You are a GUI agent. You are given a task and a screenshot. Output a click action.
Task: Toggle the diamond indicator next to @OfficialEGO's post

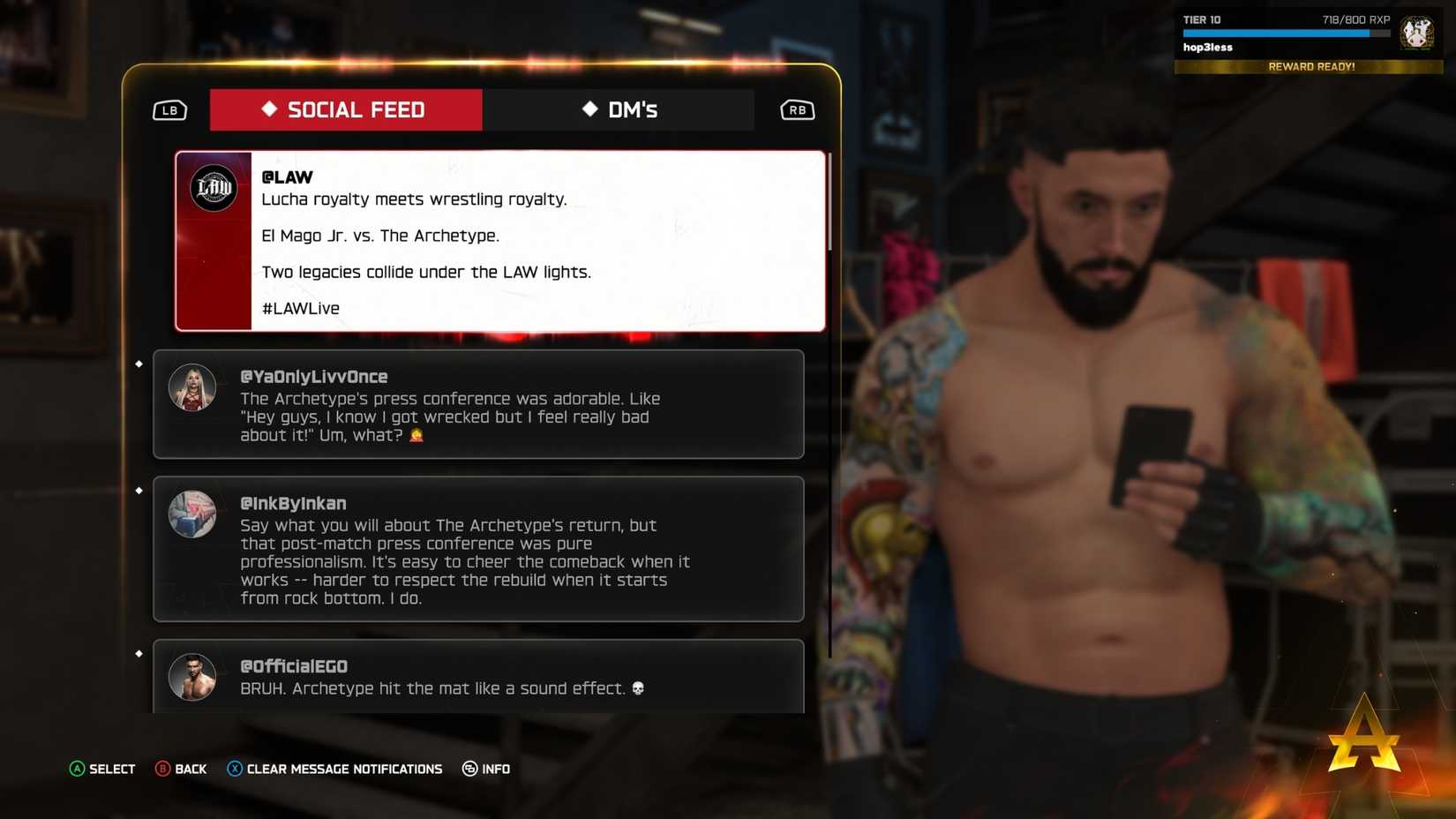(x=139, y=653)
